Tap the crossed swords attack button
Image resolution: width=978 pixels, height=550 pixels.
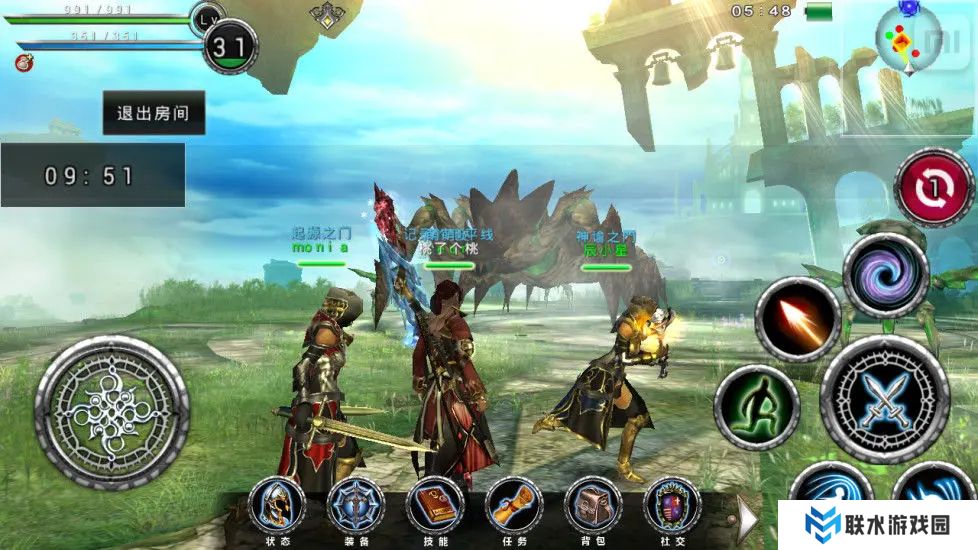point(884,399)
